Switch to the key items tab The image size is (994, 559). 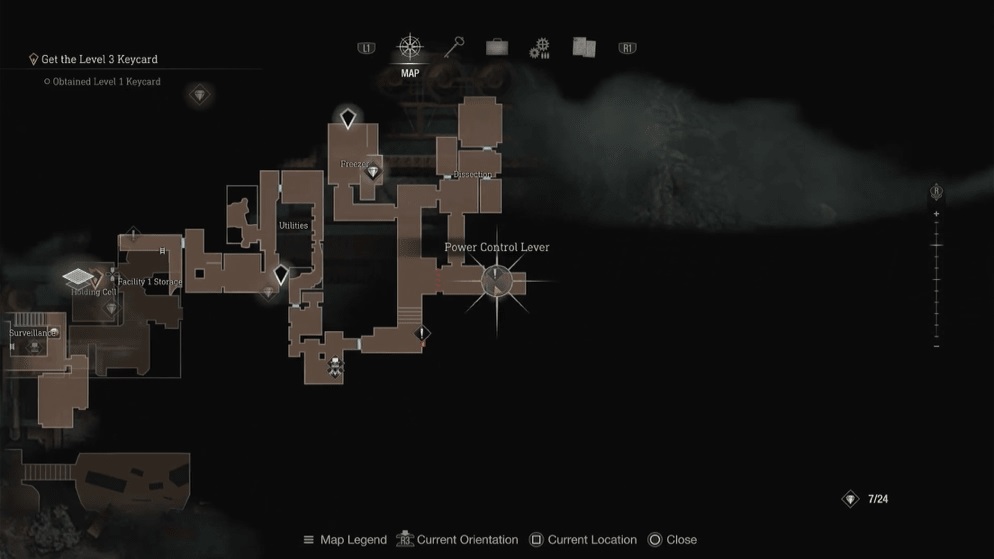pos(454,47)
